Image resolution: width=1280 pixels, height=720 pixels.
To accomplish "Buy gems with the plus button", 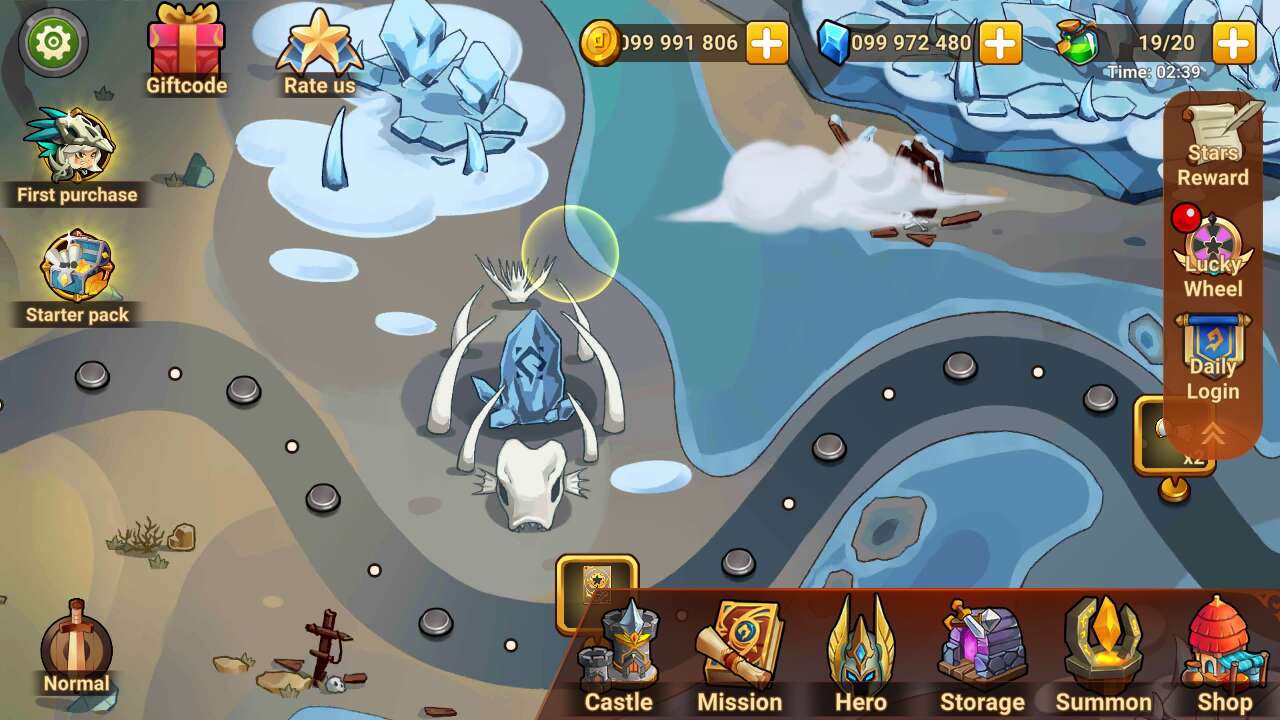I will click(1000, 43).
